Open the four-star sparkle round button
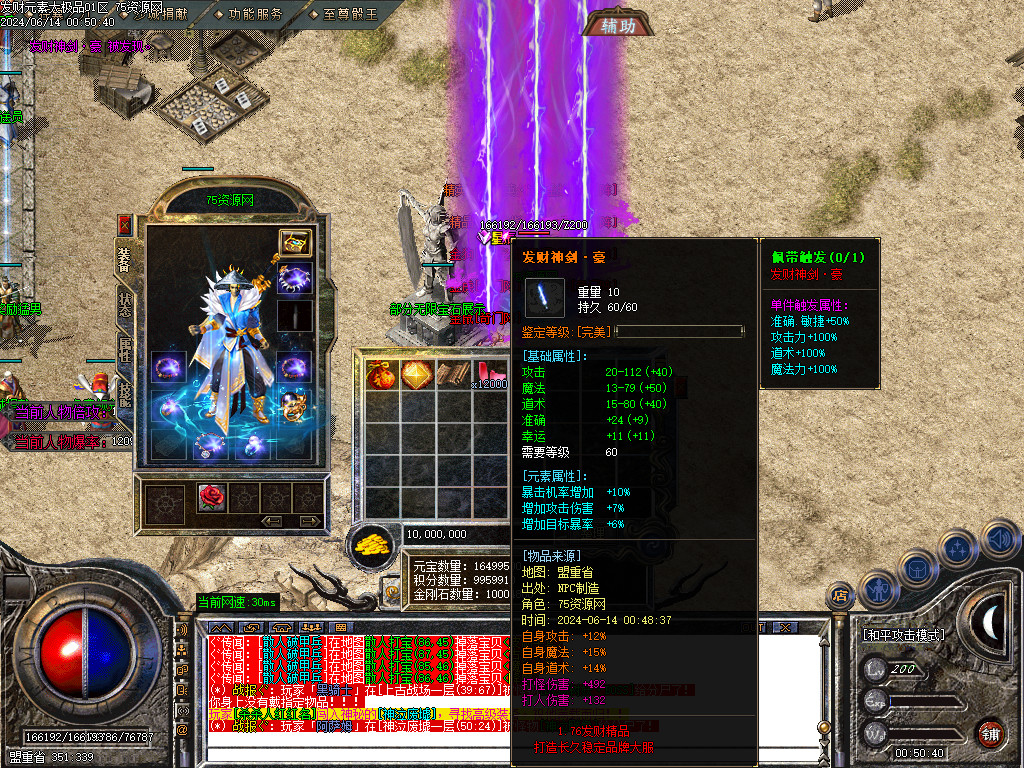The height and width of the screenshot is (768, 1024). point(958,549)
